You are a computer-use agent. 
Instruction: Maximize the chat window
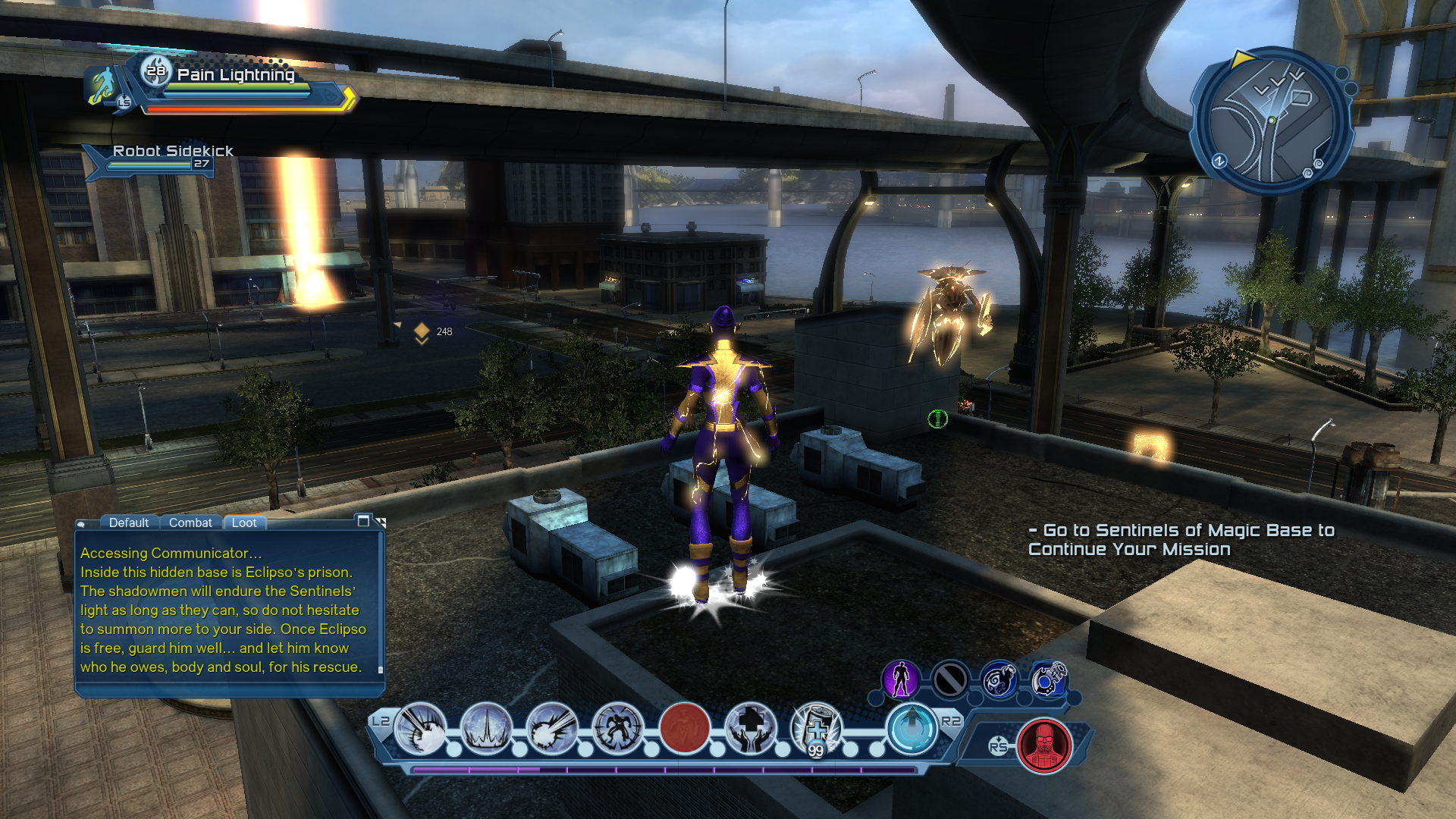(x=363, y=521)
